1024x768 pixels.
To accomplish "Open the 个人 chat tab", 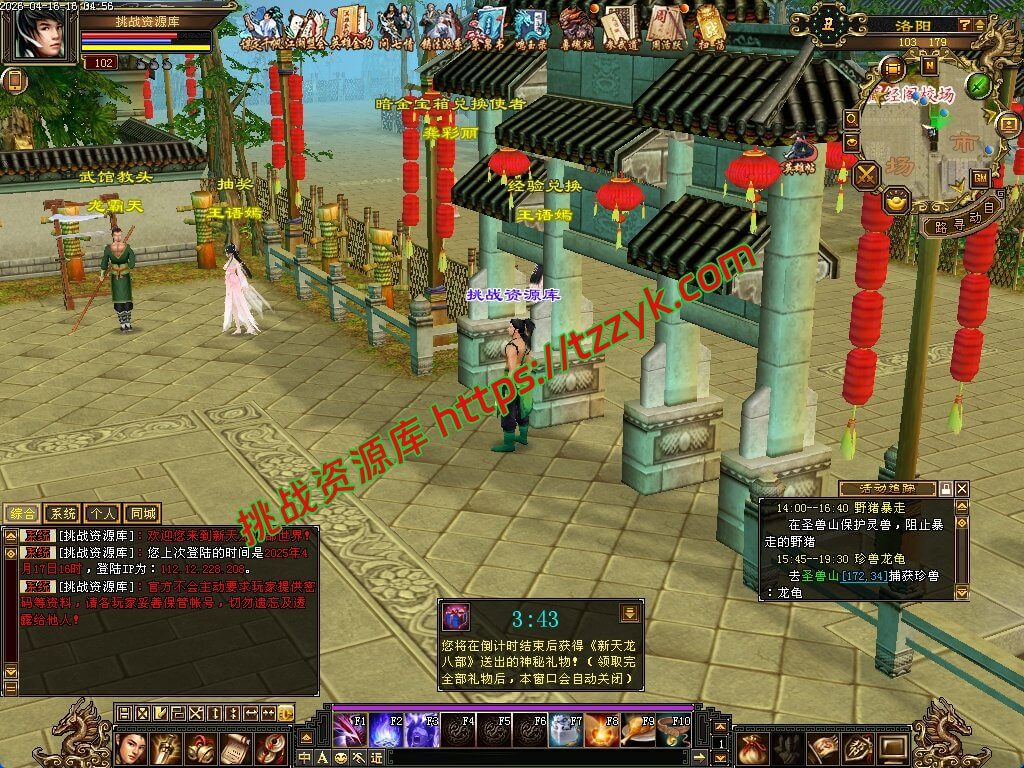I will pyautogui.click(x=101, y=514).
